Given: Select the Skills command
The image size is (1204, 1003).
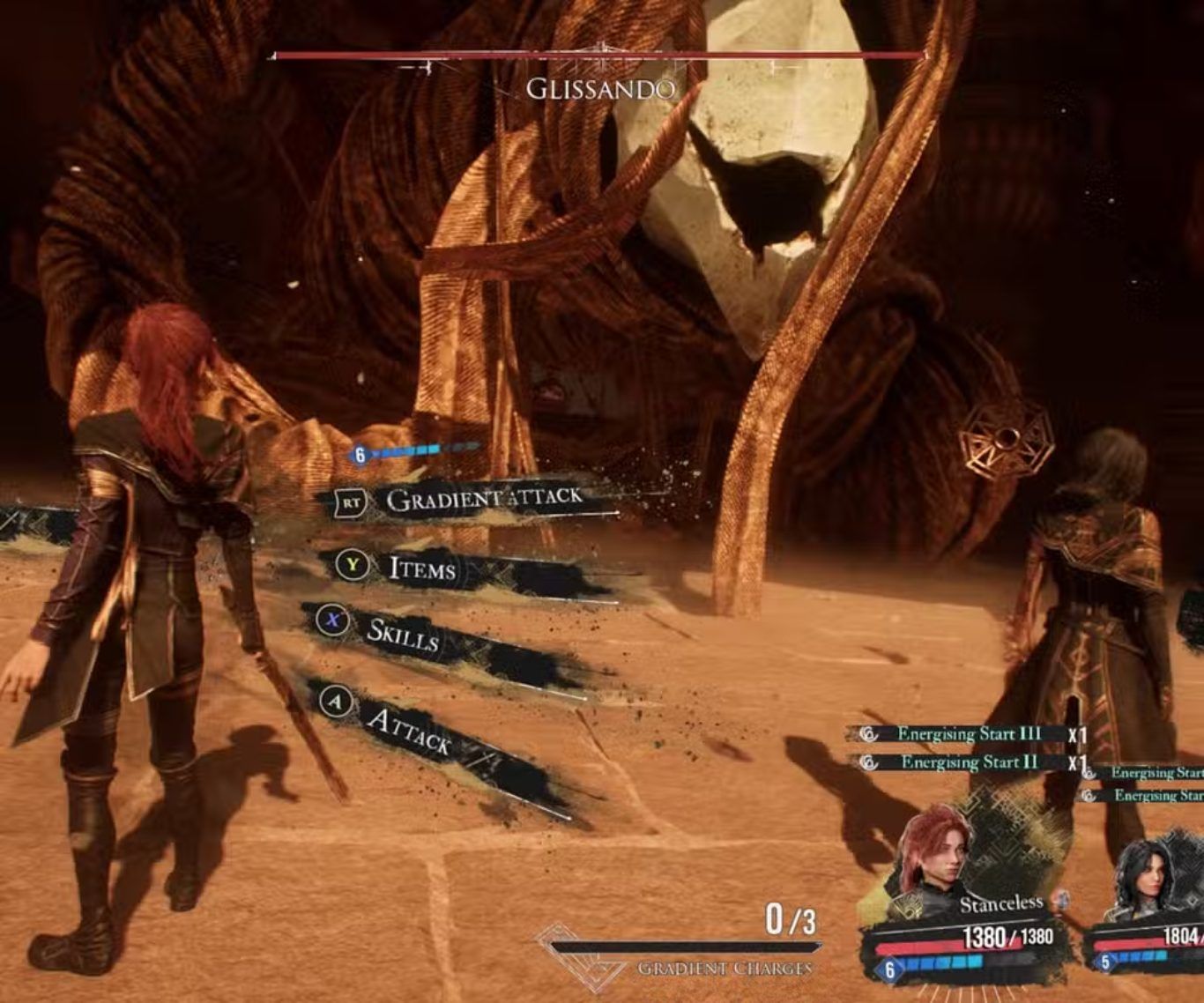Looking at the screenshot, I should pos(402,633).
